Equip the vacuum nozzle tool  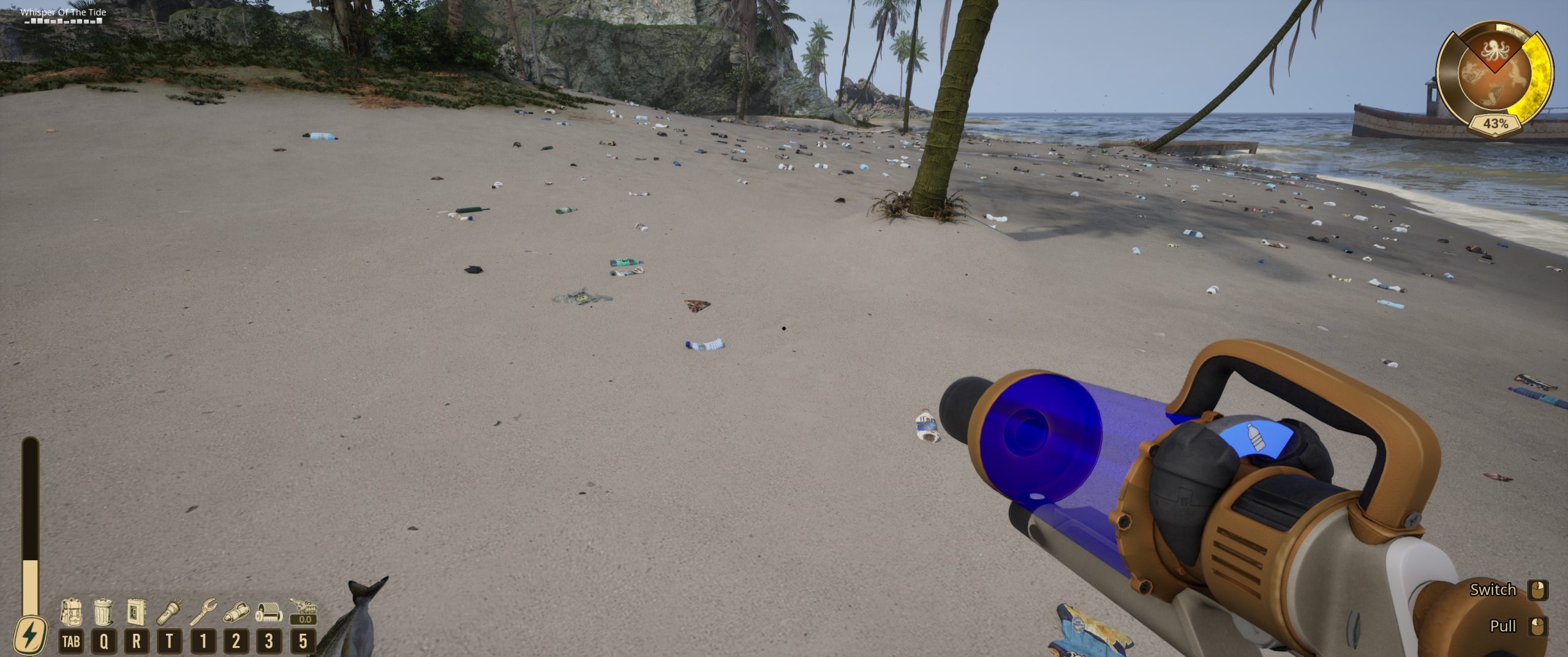tap(236, 612)
